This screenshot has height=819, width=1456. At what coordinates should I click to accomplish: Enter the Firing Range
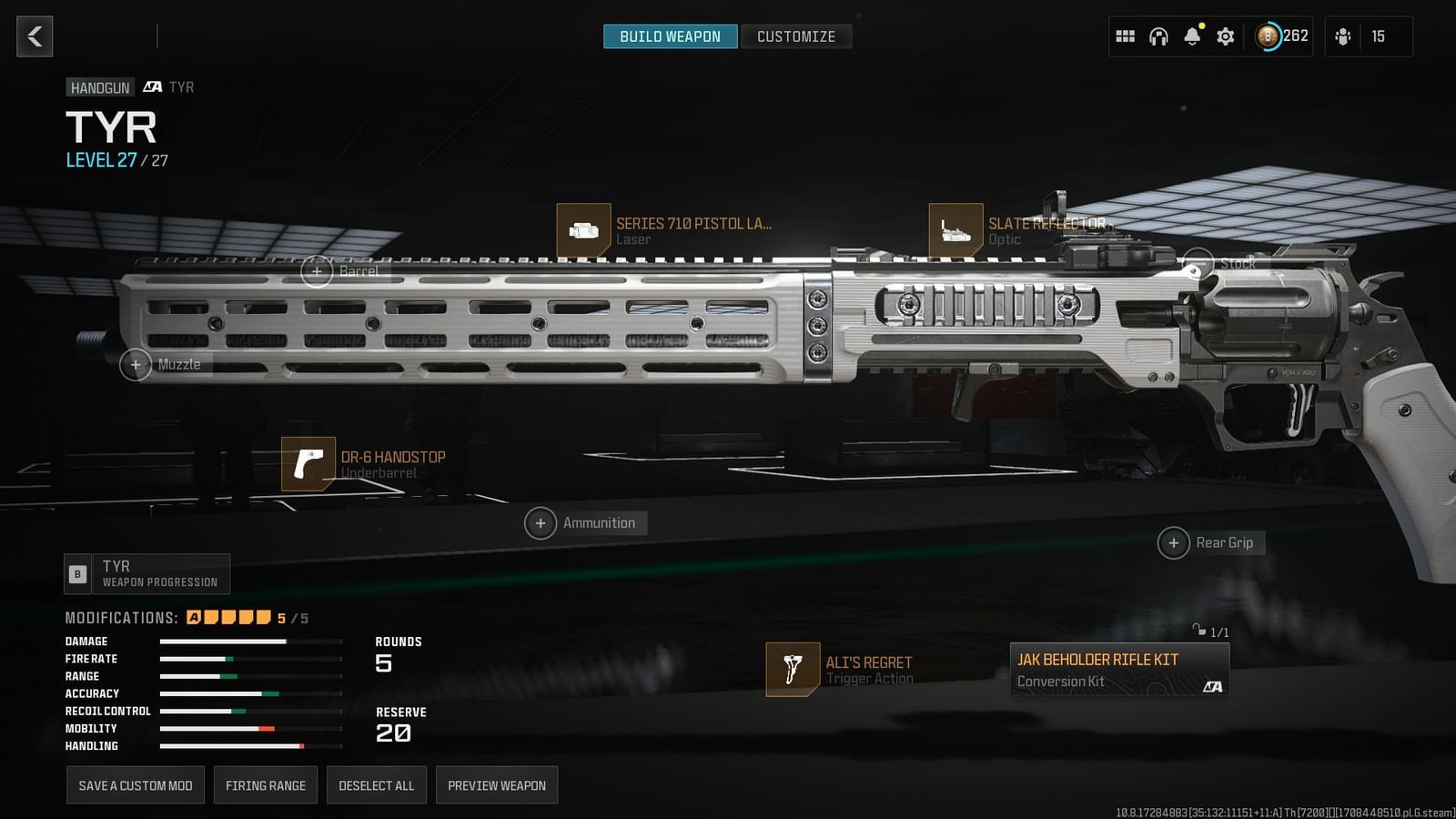tap(265, 784)
